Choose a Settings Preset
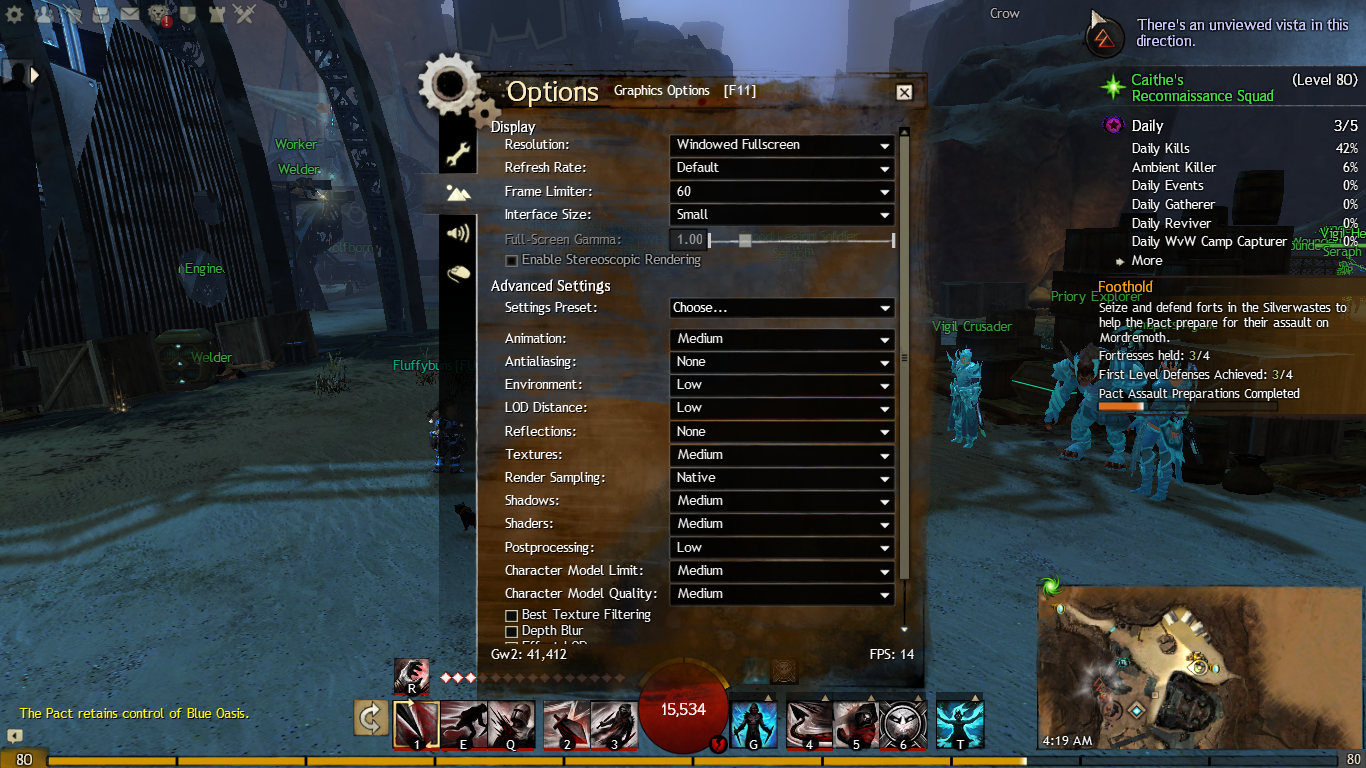Image resolution: width=1366 pixels, height=768 pixels. [x=781, y=308]
